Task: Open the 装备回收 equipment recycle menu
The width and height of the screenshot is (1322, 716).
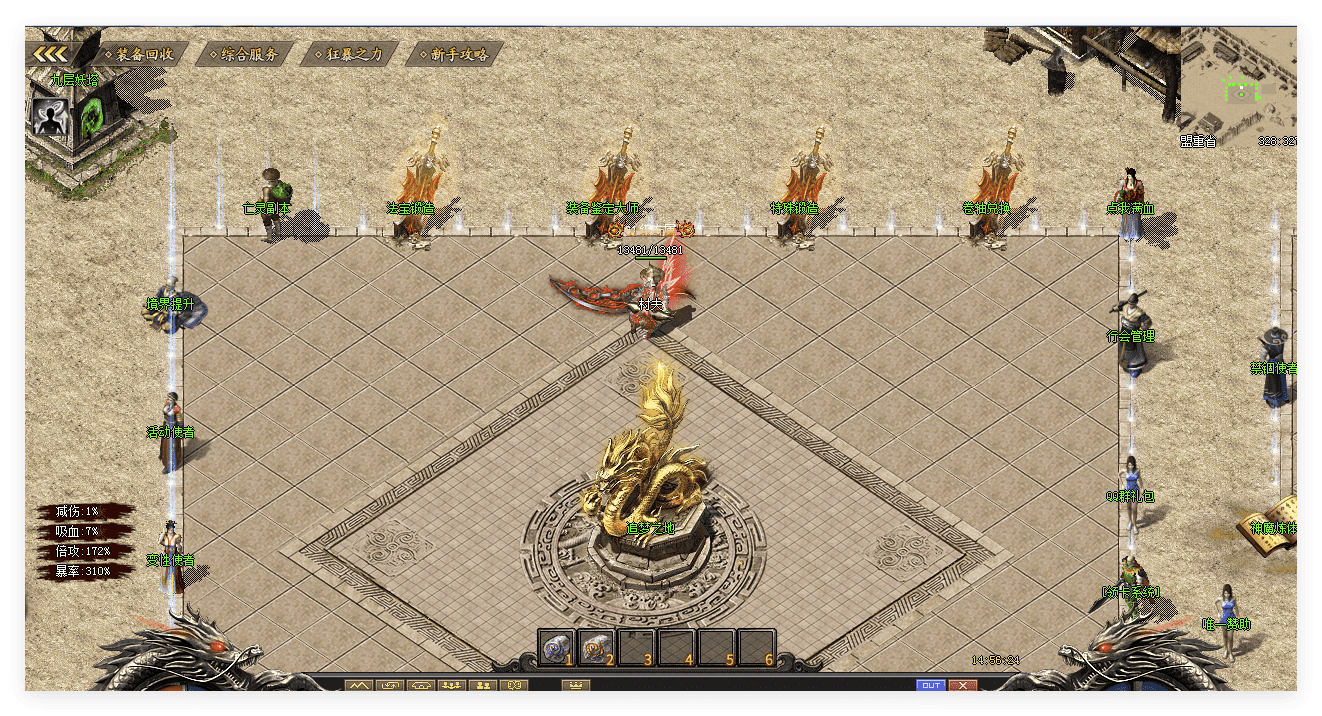Action: coord(144,54)
